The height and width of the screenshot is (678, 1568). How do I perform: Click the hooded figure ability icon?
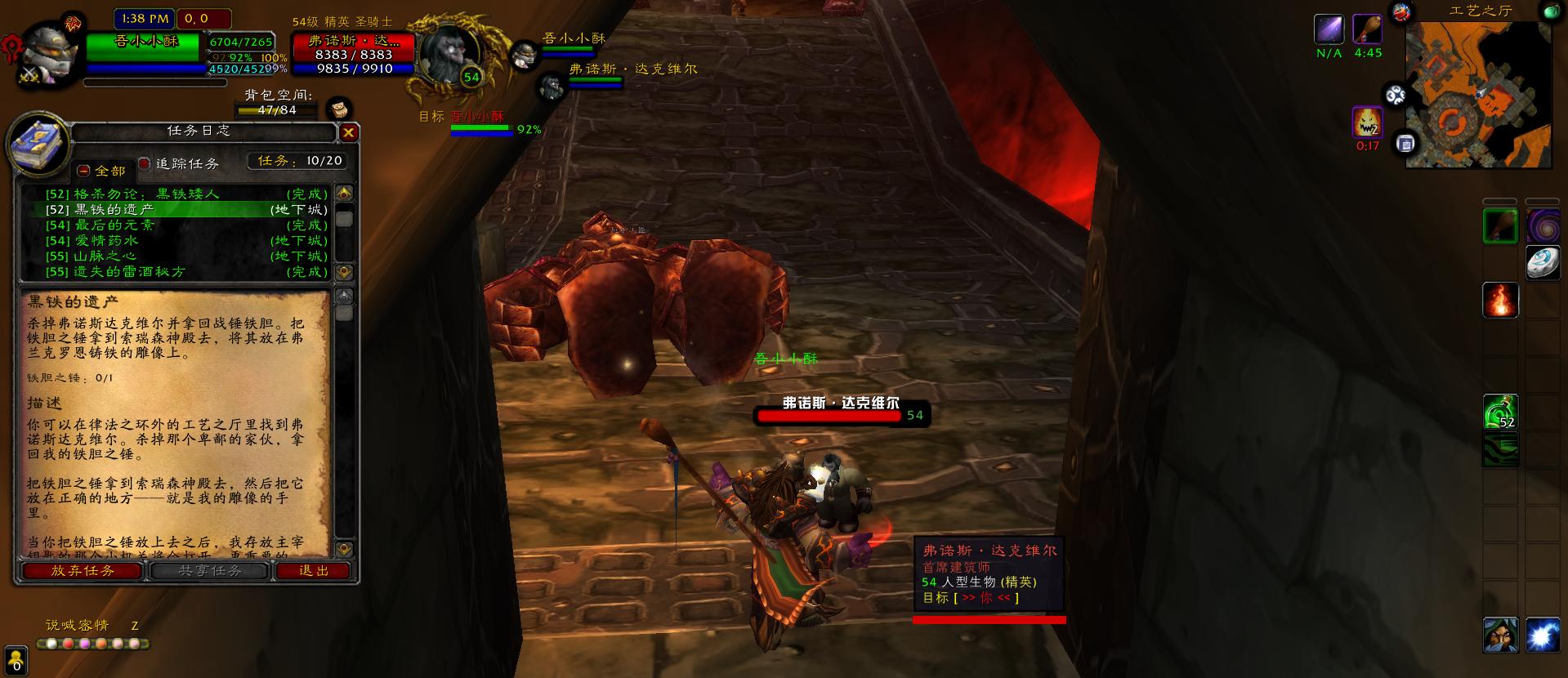1500,635
